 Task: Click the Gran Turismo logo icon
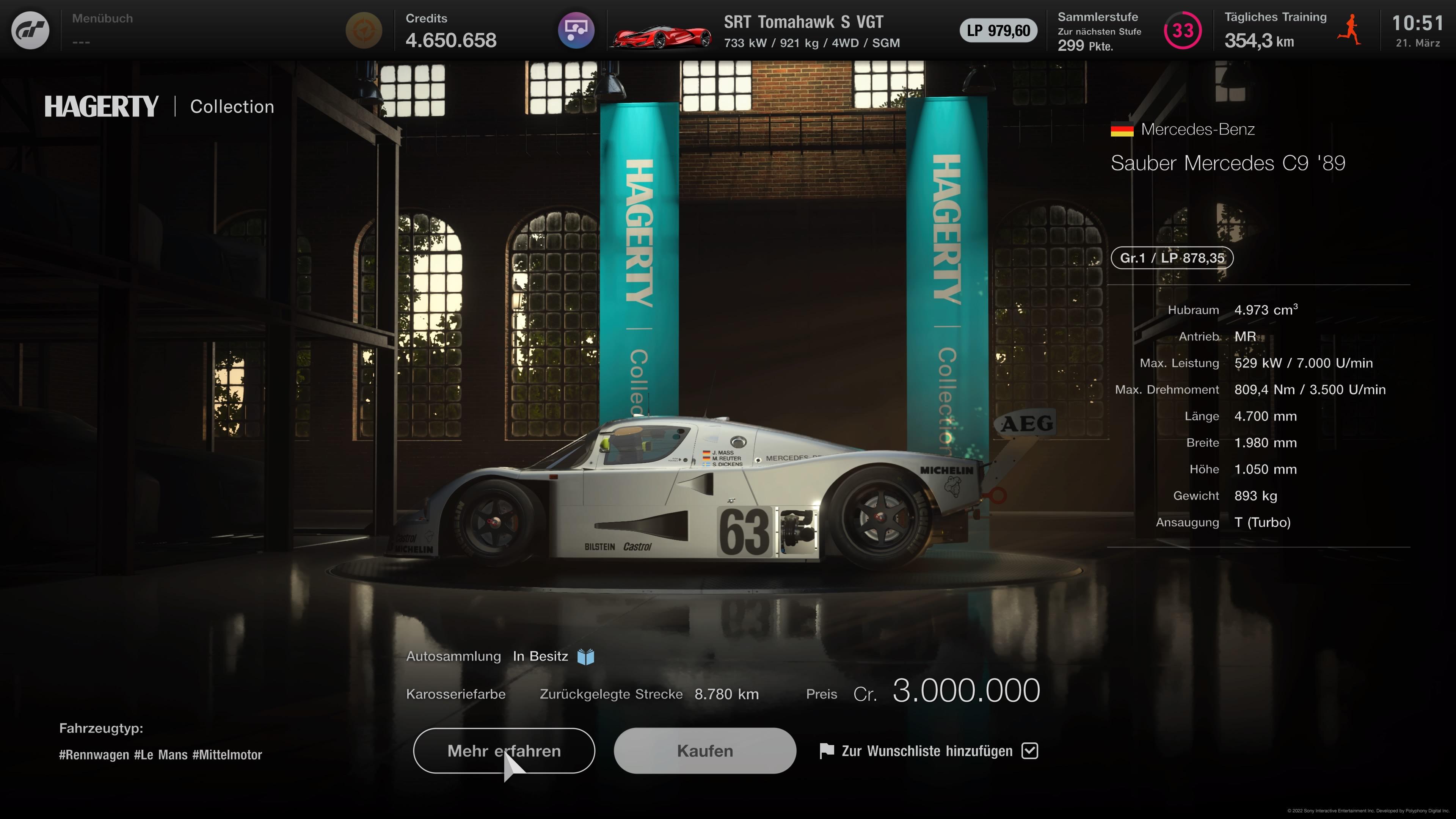30,30
